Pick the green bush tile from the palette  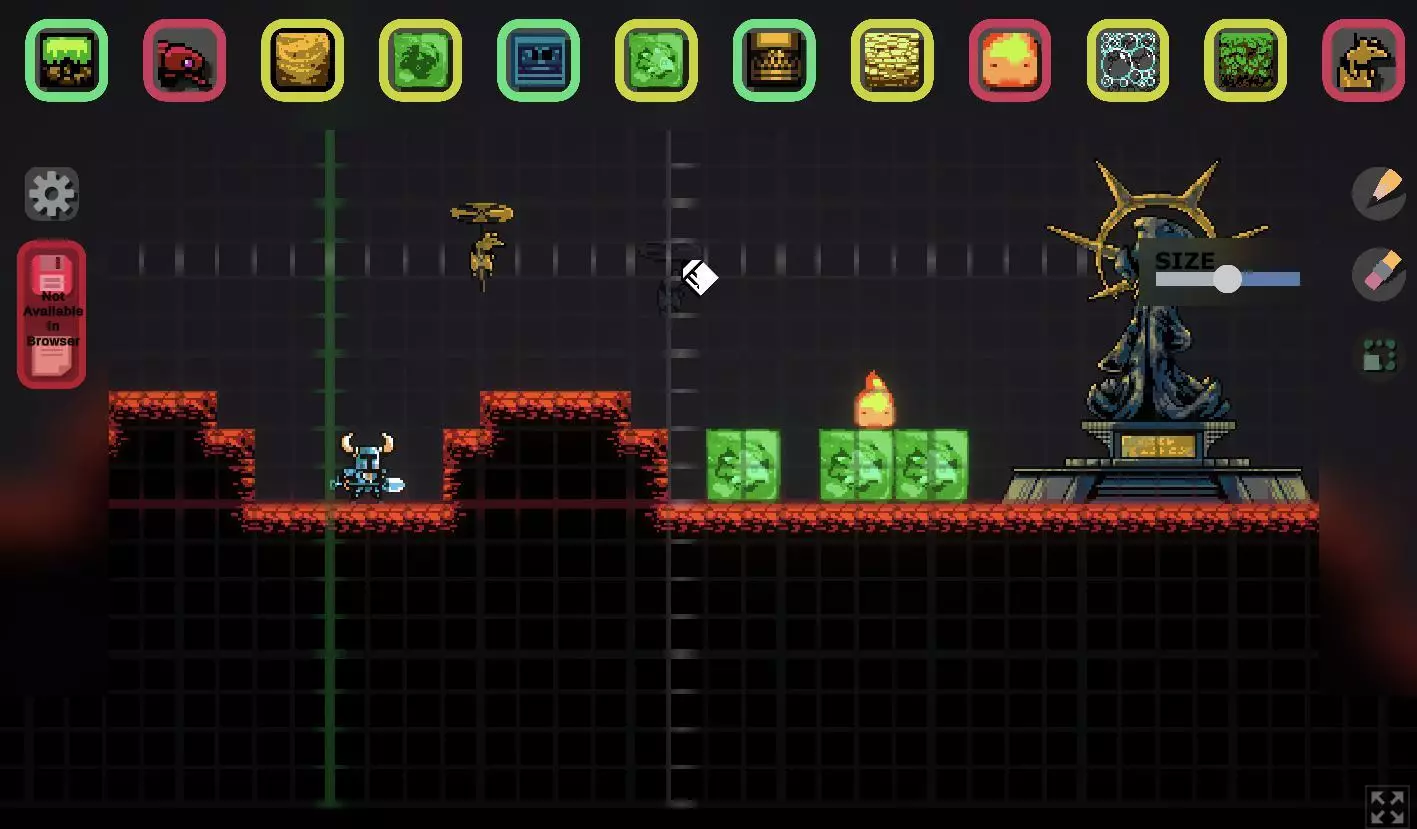click(1246, 60)
